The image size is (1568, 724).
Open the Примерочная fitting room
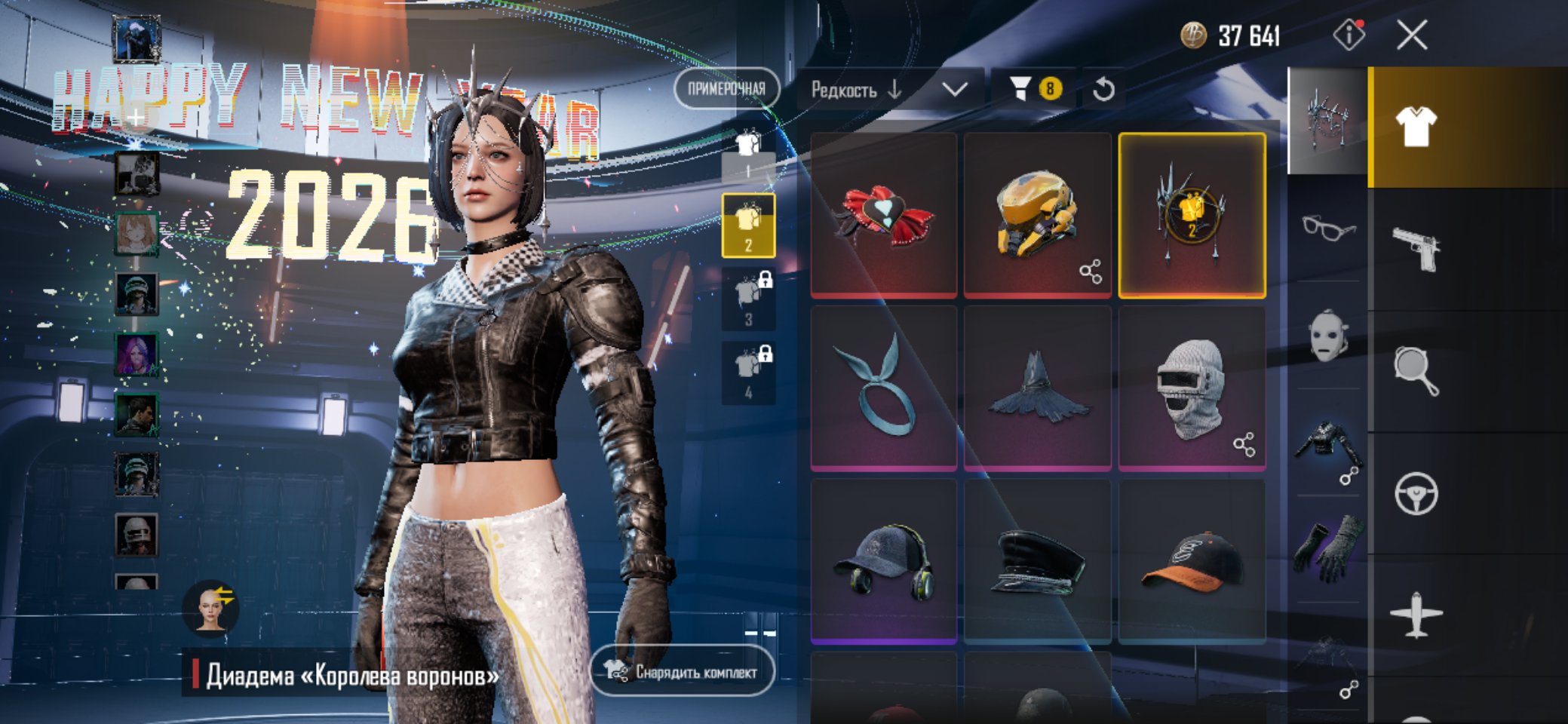coord(726,89)
